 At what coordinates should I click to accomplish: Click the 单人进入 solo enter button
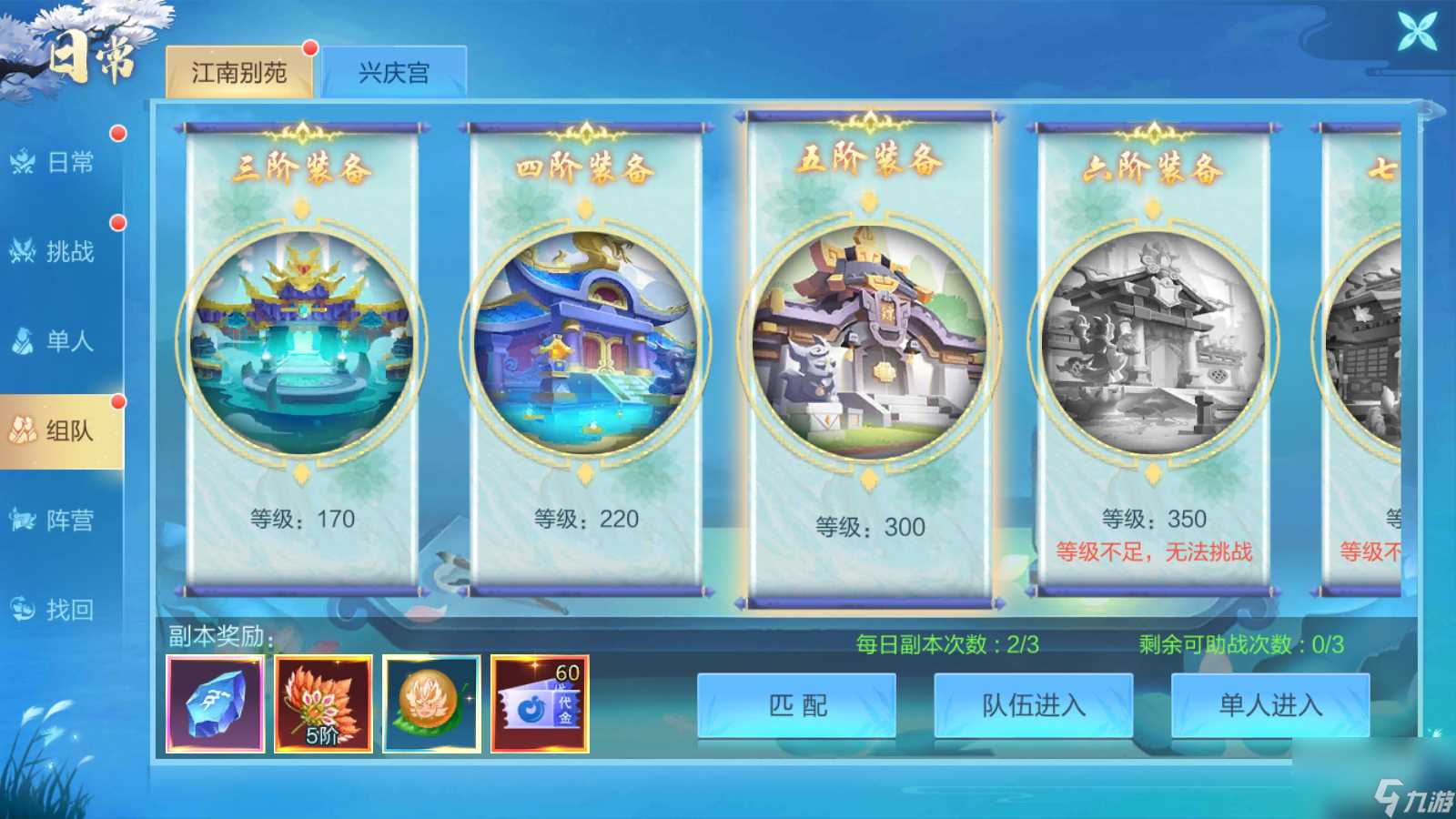1270,704
